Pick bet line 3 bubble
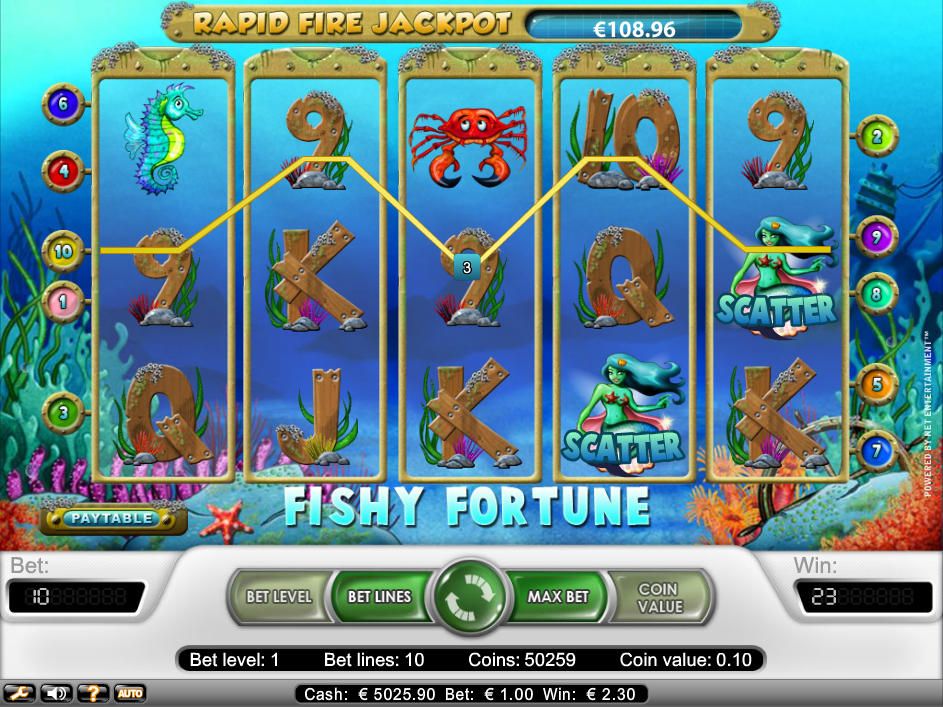 tap(63, 410)
